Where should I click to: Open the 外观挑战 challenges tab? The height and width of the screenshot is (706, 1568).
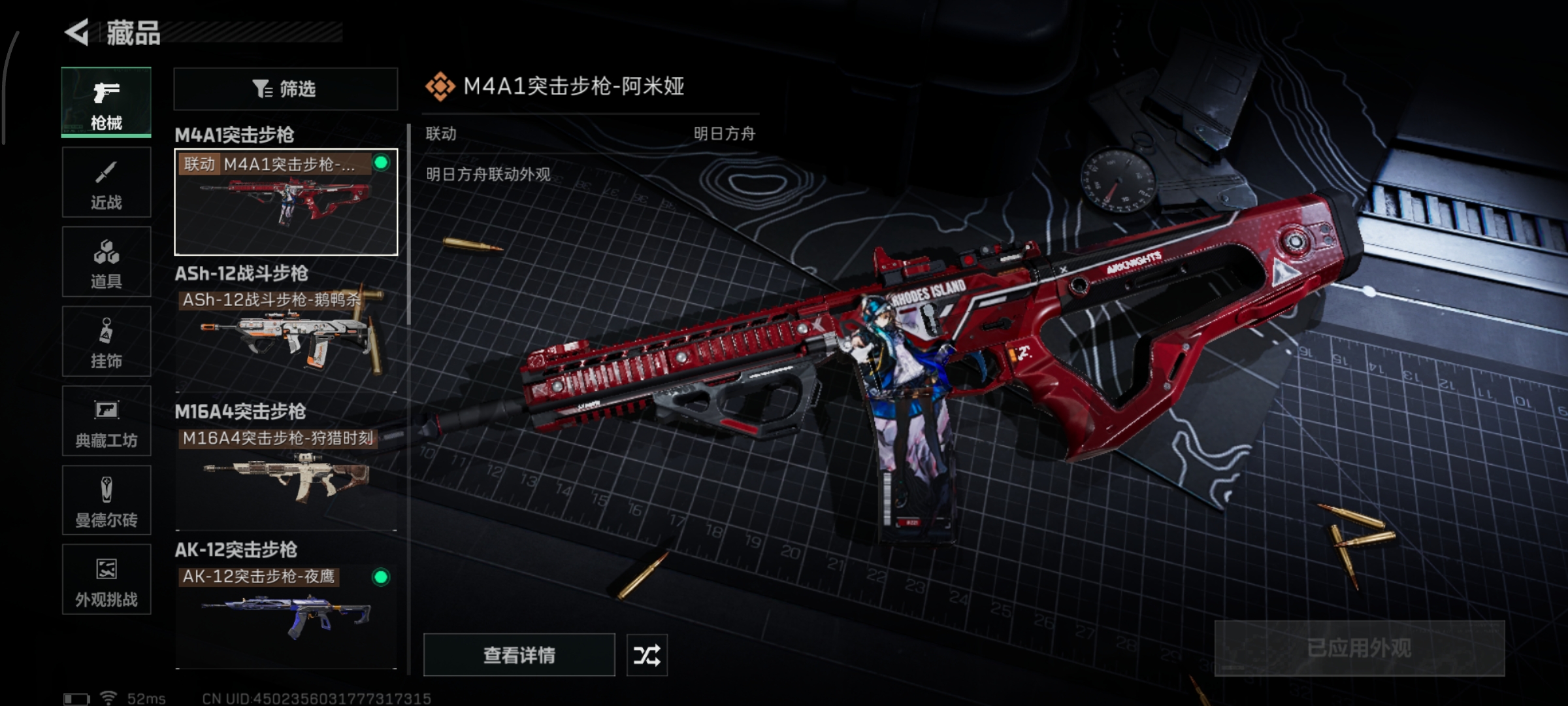(x=106, y=580)
